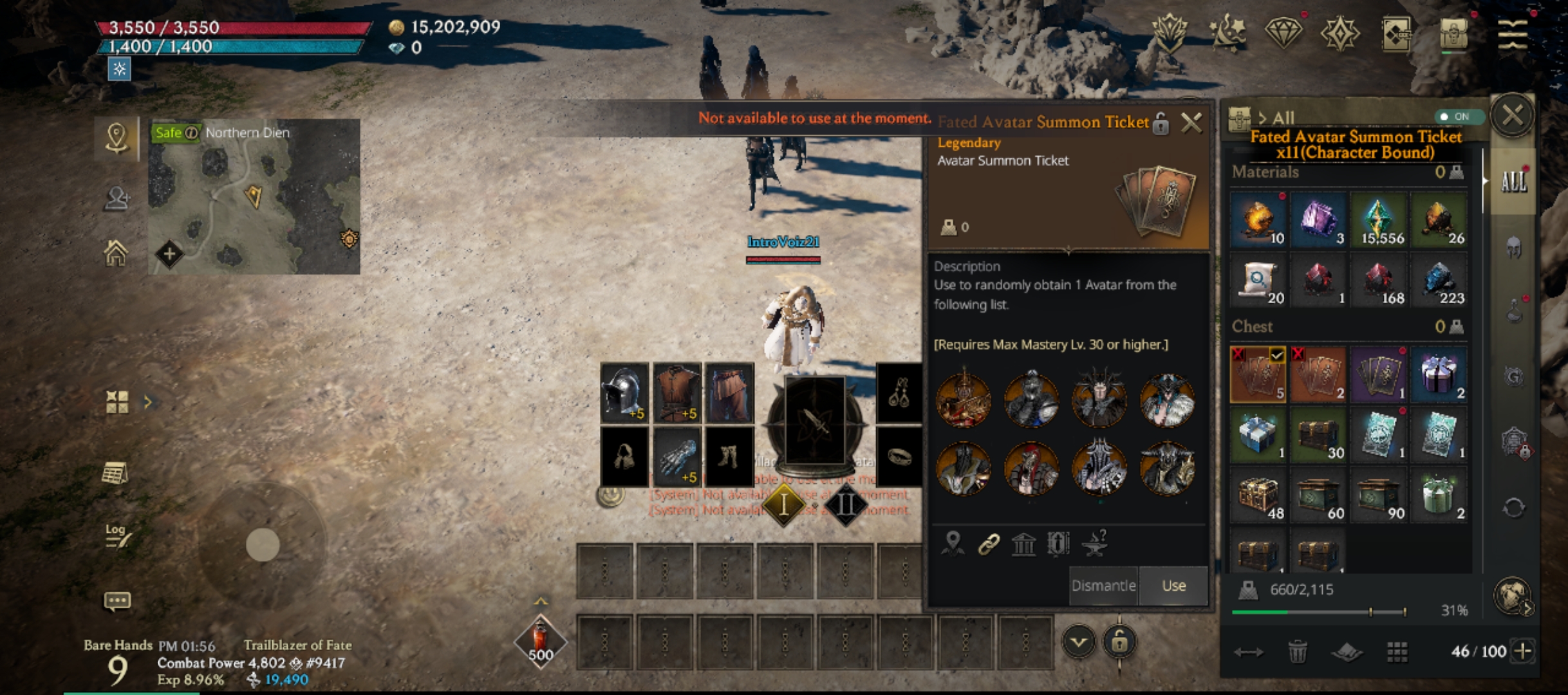Close the inventory window

coord(1512,116)
